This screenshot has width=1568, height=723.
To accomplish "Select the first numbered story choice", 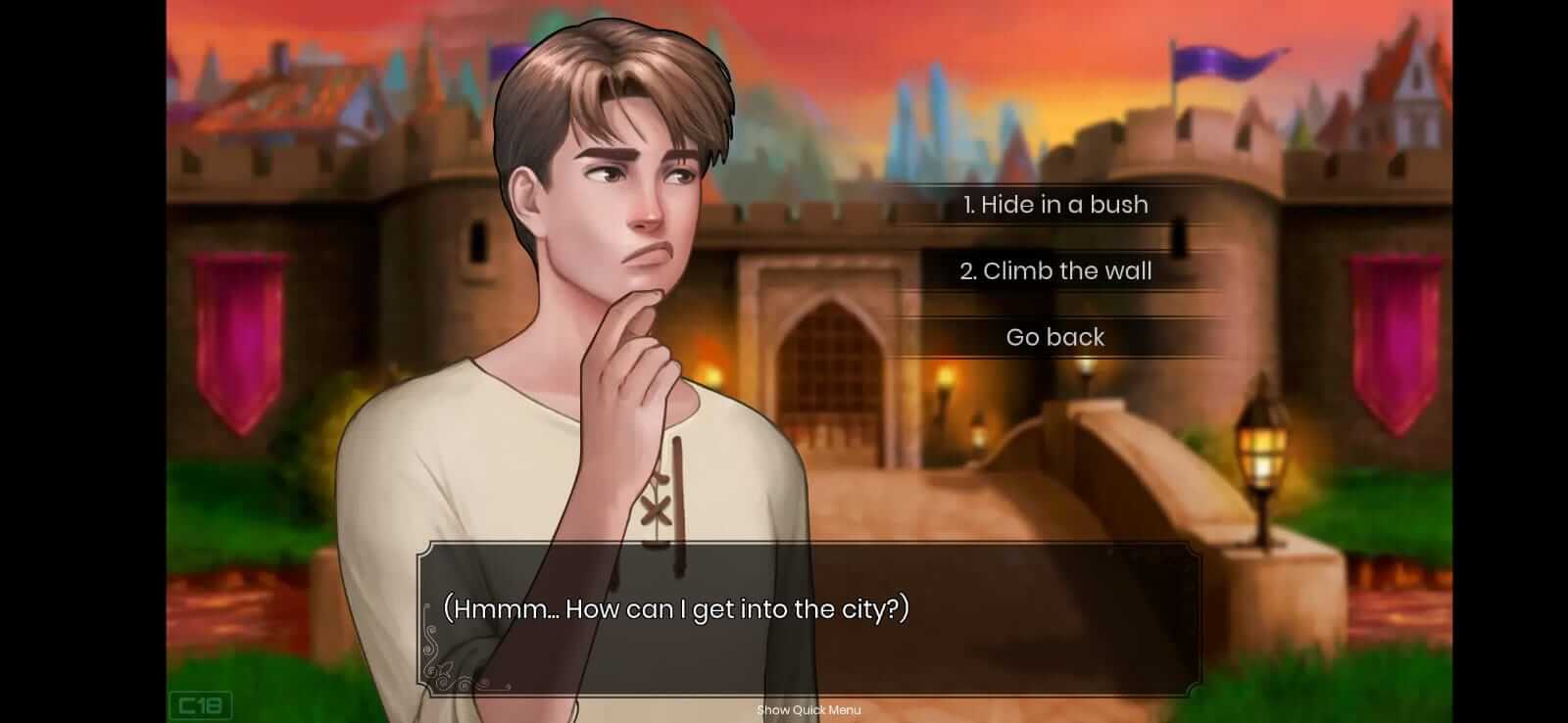I will click(x=1053, y=205).
